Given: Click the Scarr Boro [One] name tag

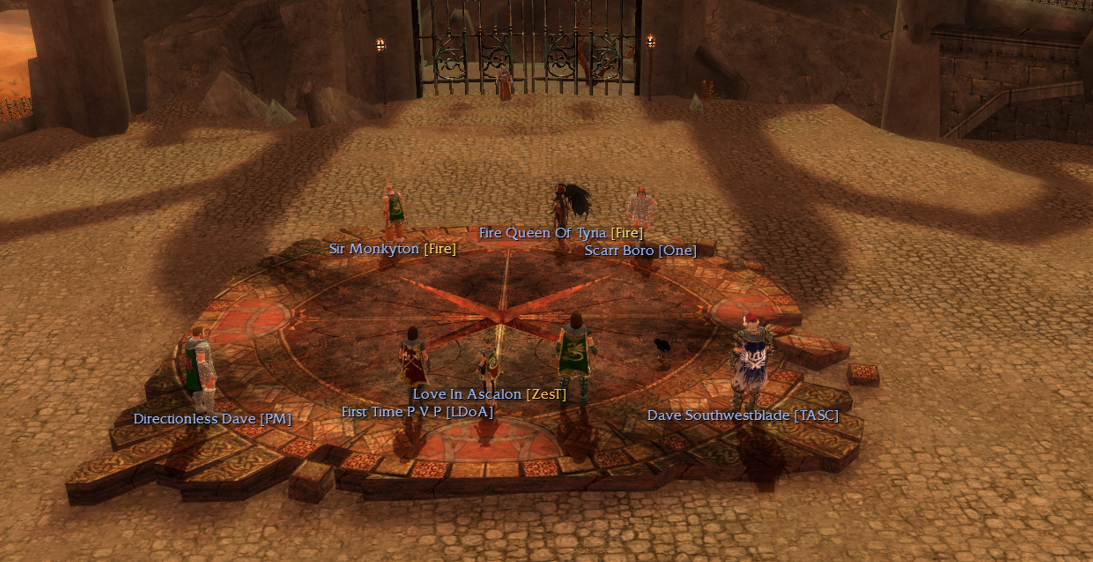Looking at the screenshot, I should [640, 250].
